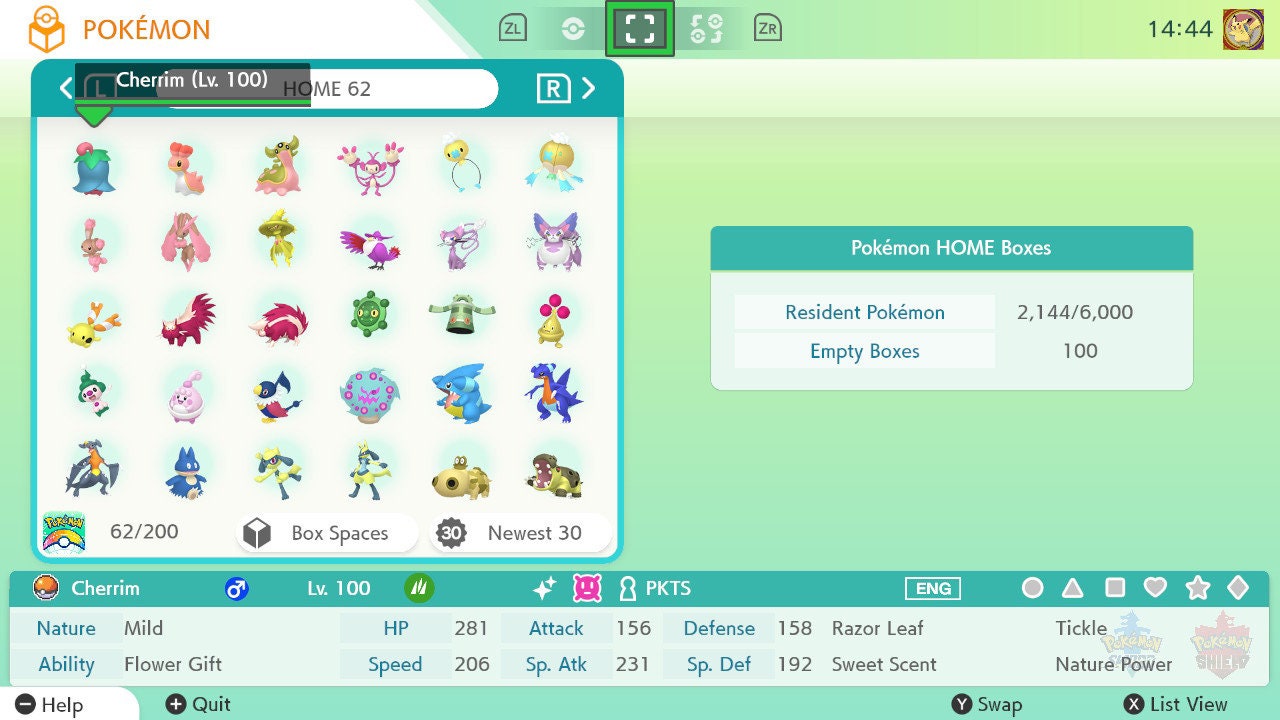Viewport: 1280px width, 720px height.
Task: Choose the Bronzong in the box
Action: click(x=461, y=317)
